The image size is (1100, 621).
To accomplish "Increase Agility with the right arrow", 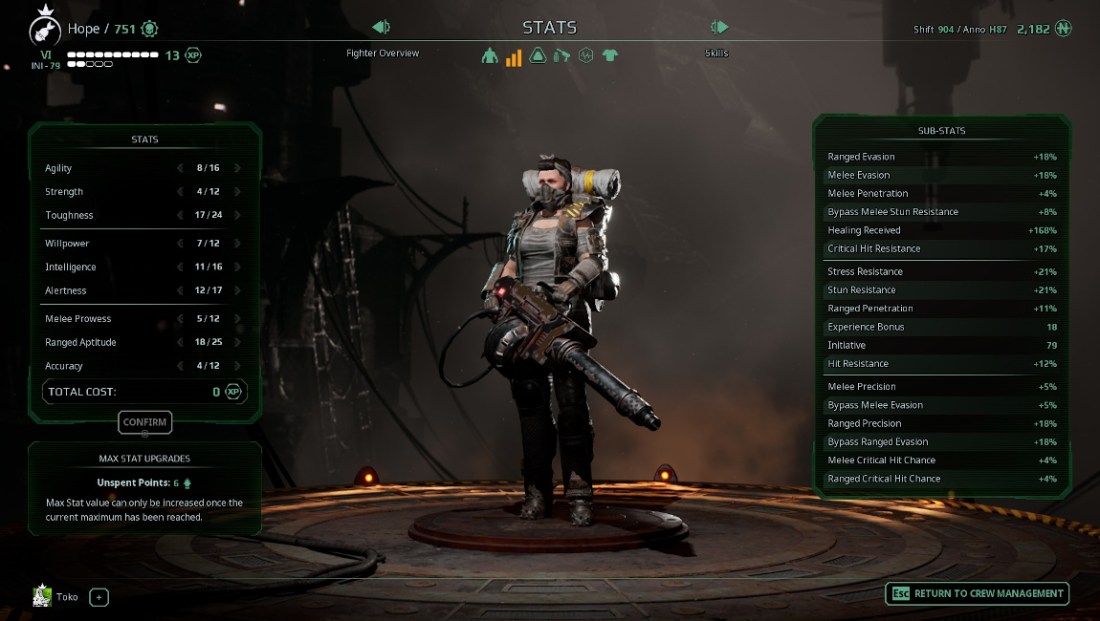I will coord(238,168).
